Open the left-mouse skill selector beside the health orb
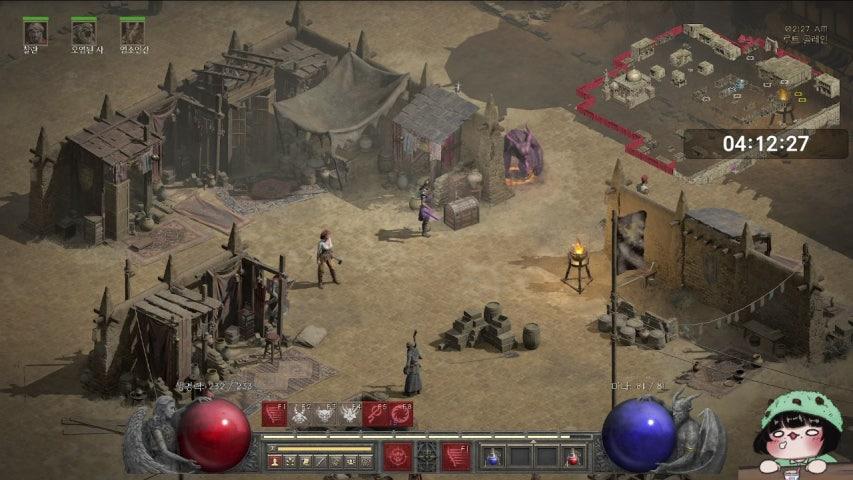 (398, 457)
